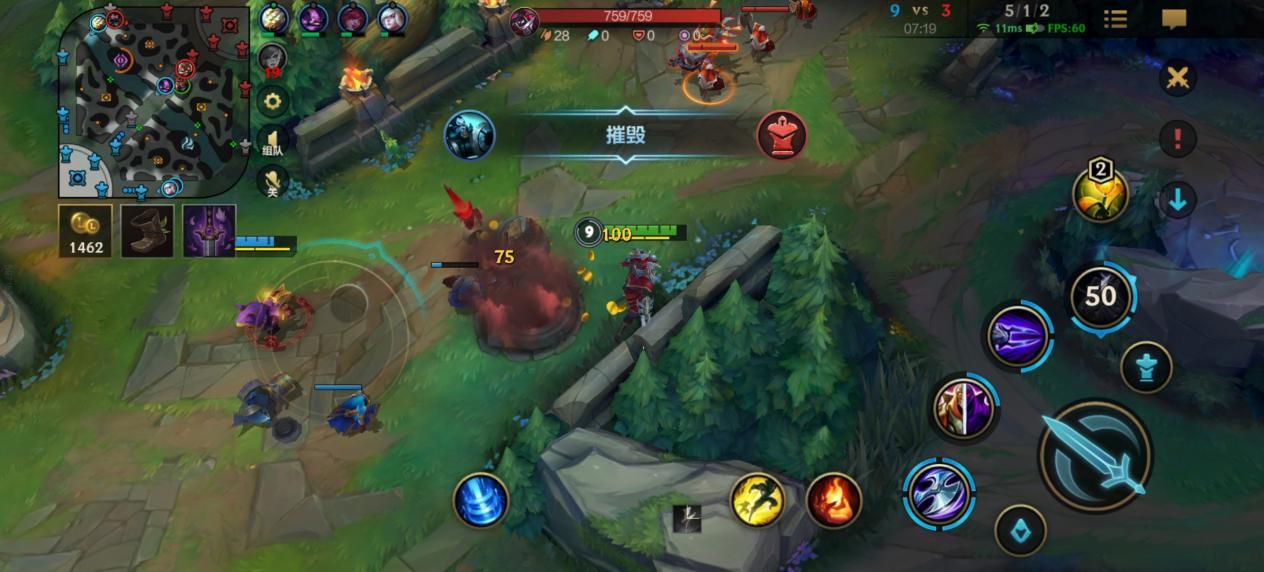
Task: Send the red exclamation danger ping
Action: click(1177, 139)
